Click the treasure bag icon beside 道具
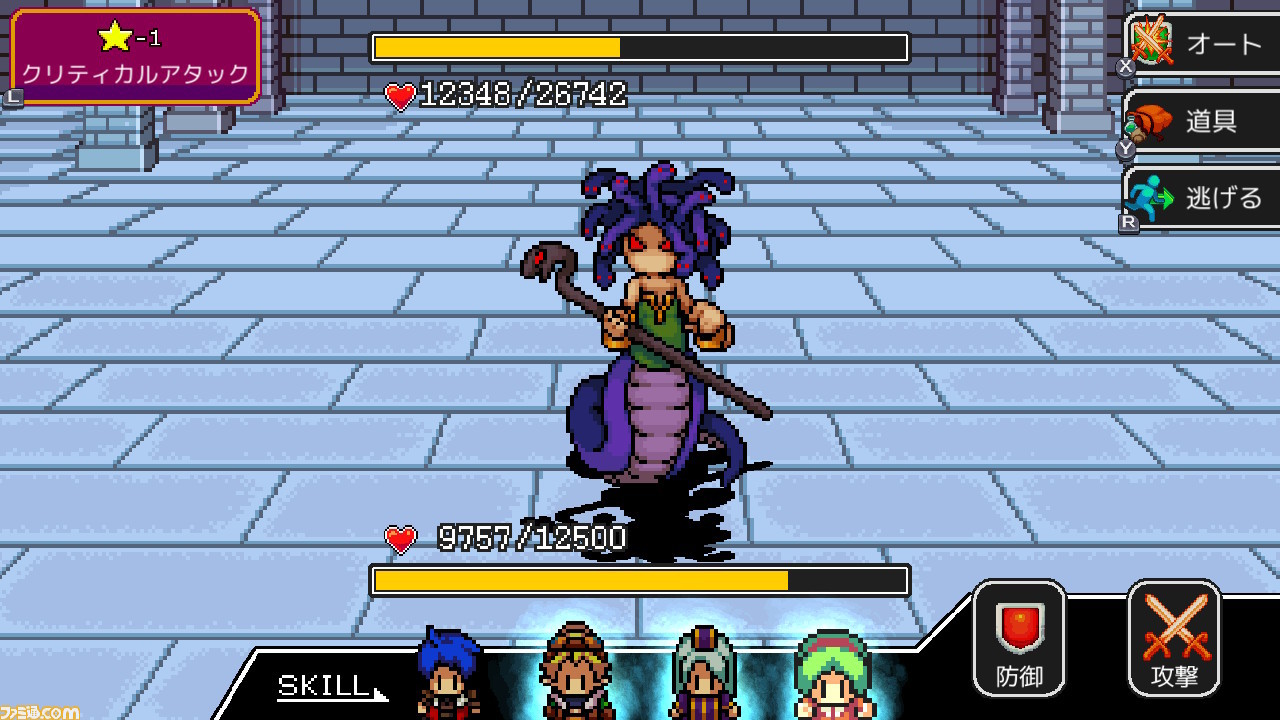The width and height of the screenshot is (1280, 720). pyautogui.click(x=1146, y=122)
